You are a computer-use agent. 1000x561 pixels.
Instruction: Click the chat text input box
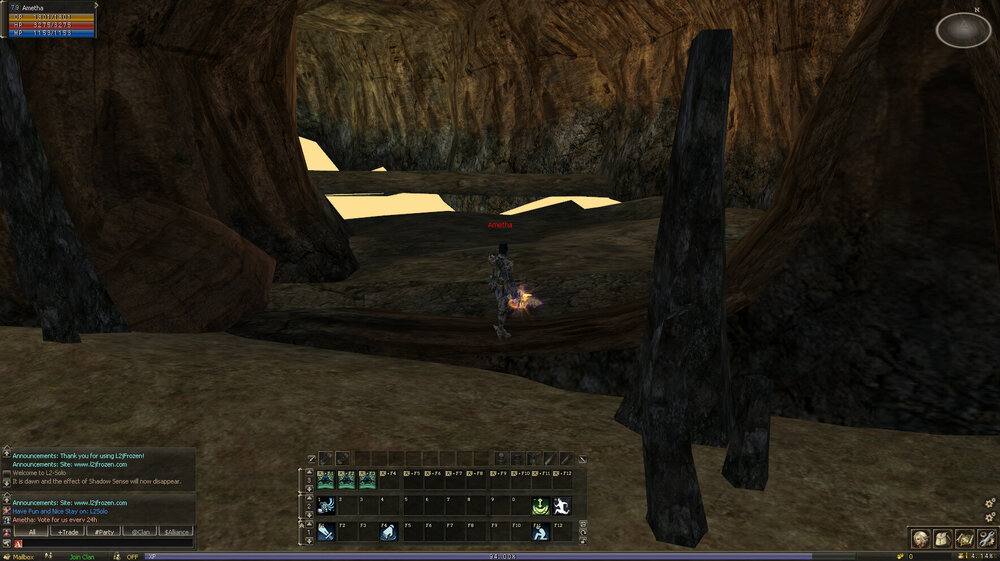(x=105, y=543)
